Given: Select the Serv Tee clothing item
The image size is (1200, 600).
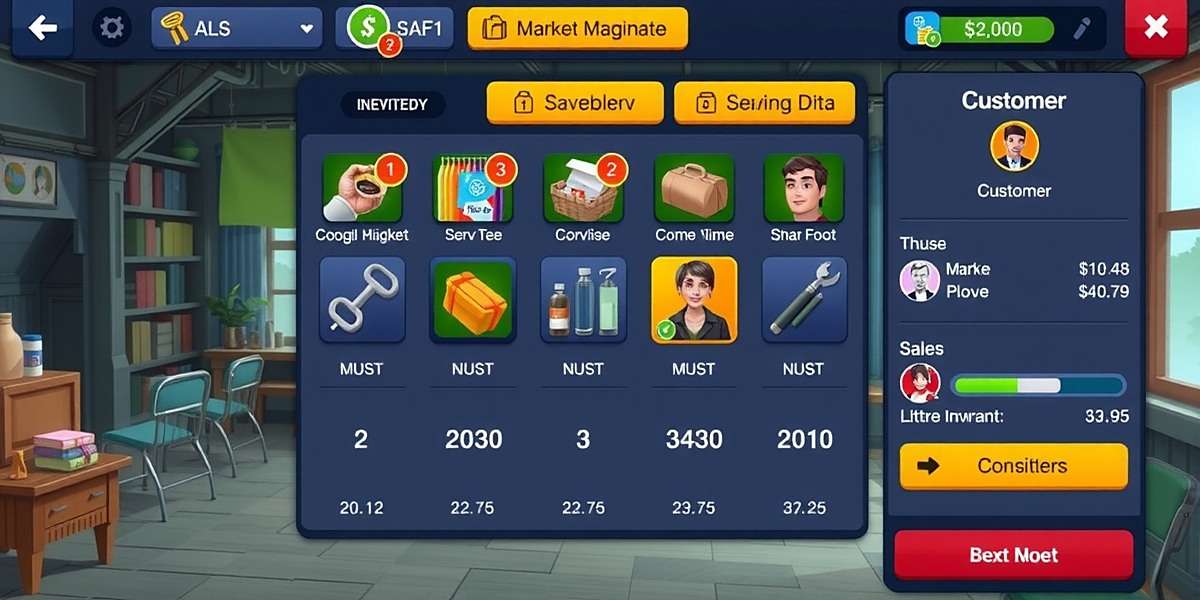Looking at the screenshot, I should pos(472,189).
